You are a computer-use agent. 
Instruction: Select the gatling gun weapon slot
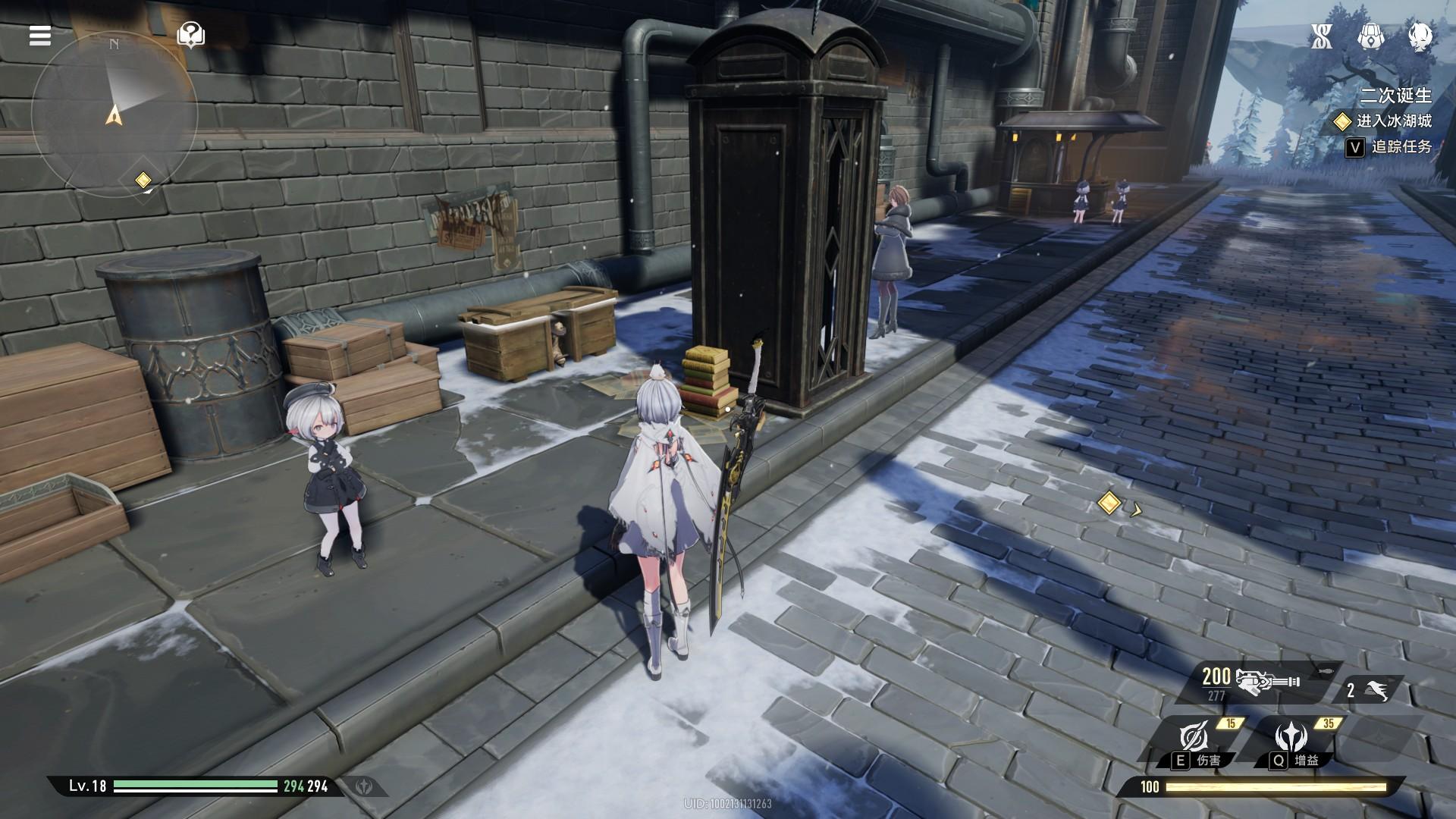point(1265,682)
